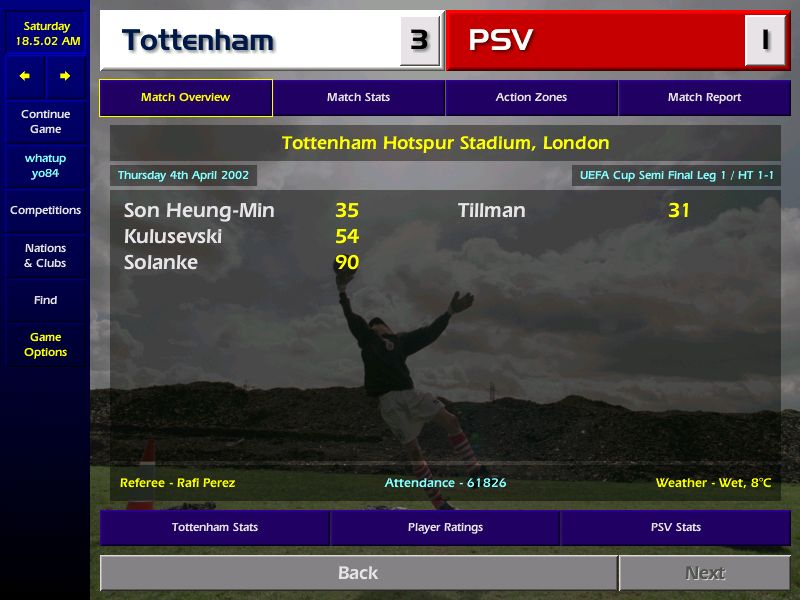Screen dimensions: 800x600
Task: Open the Action Zones tab
Action: click(x=531, y=98)
